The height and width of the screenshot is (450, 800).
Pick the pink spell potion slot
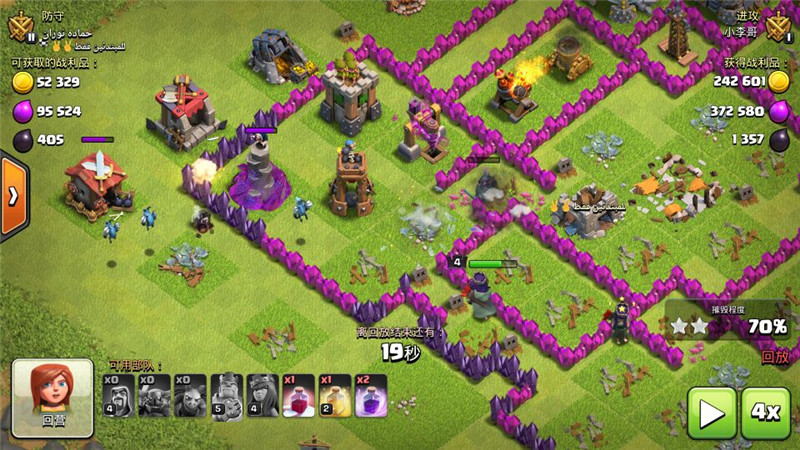click(298, 396)
